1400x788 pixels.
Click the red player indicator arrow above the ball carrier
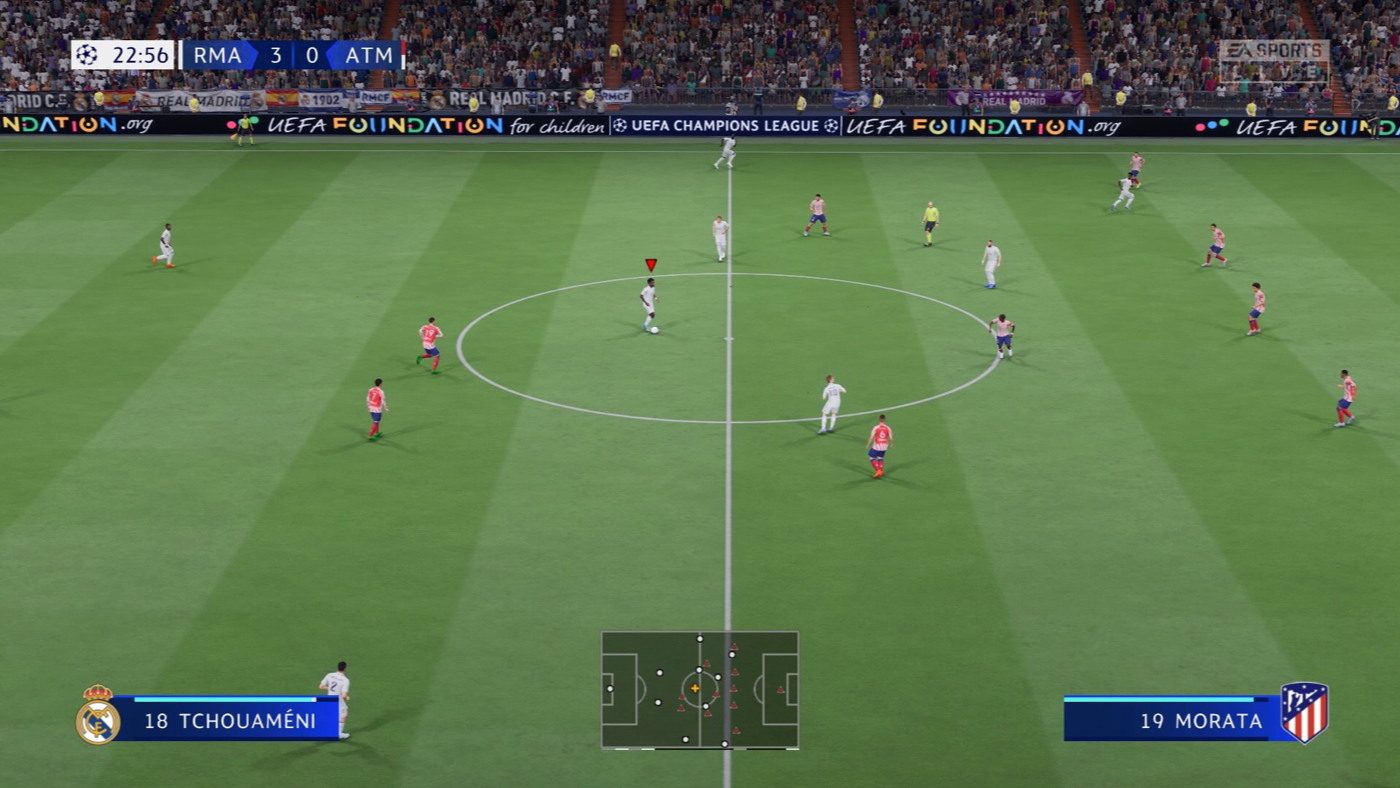pyautogui.click(x=651, y=264)
